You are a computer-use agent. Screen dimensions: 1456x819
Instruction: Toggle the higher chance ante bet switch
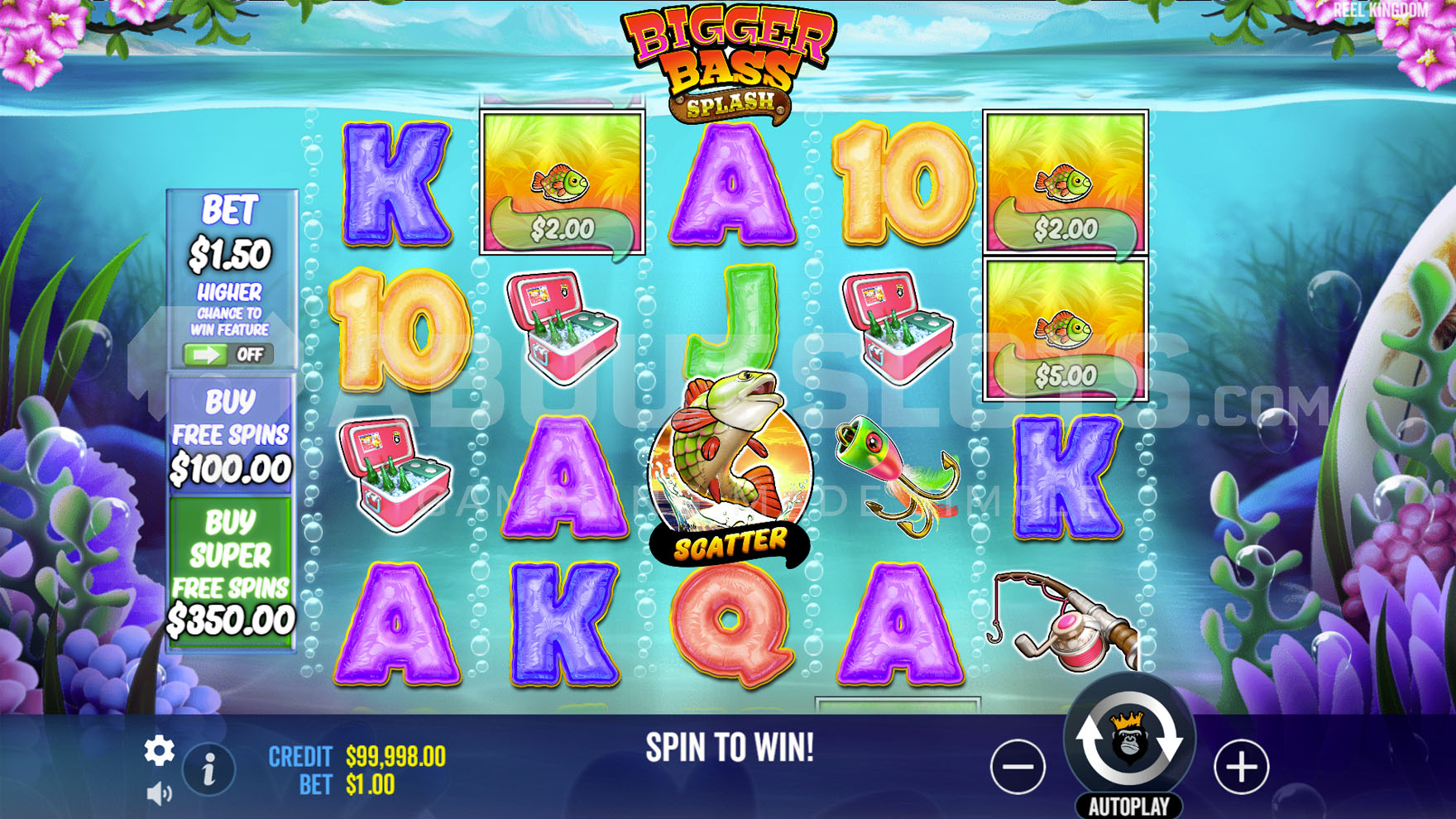click(228, 355)
